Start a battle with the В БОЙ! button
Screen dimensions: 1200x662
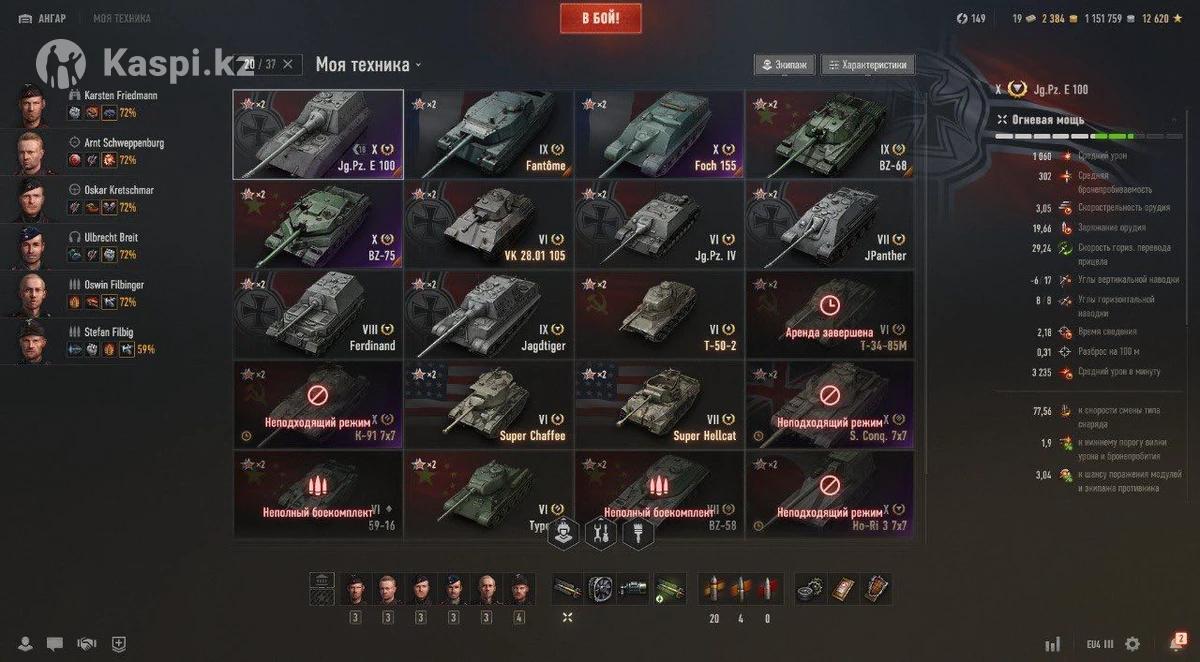[600, 19]
